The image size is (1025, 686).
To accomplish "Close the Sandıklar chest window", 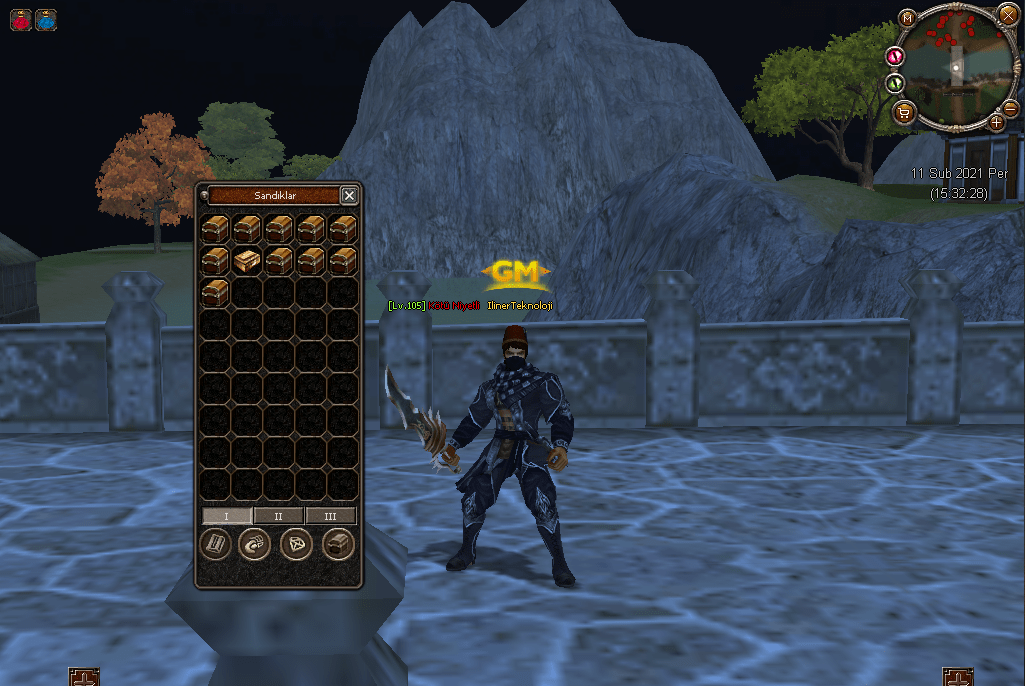I will point(349,196).
